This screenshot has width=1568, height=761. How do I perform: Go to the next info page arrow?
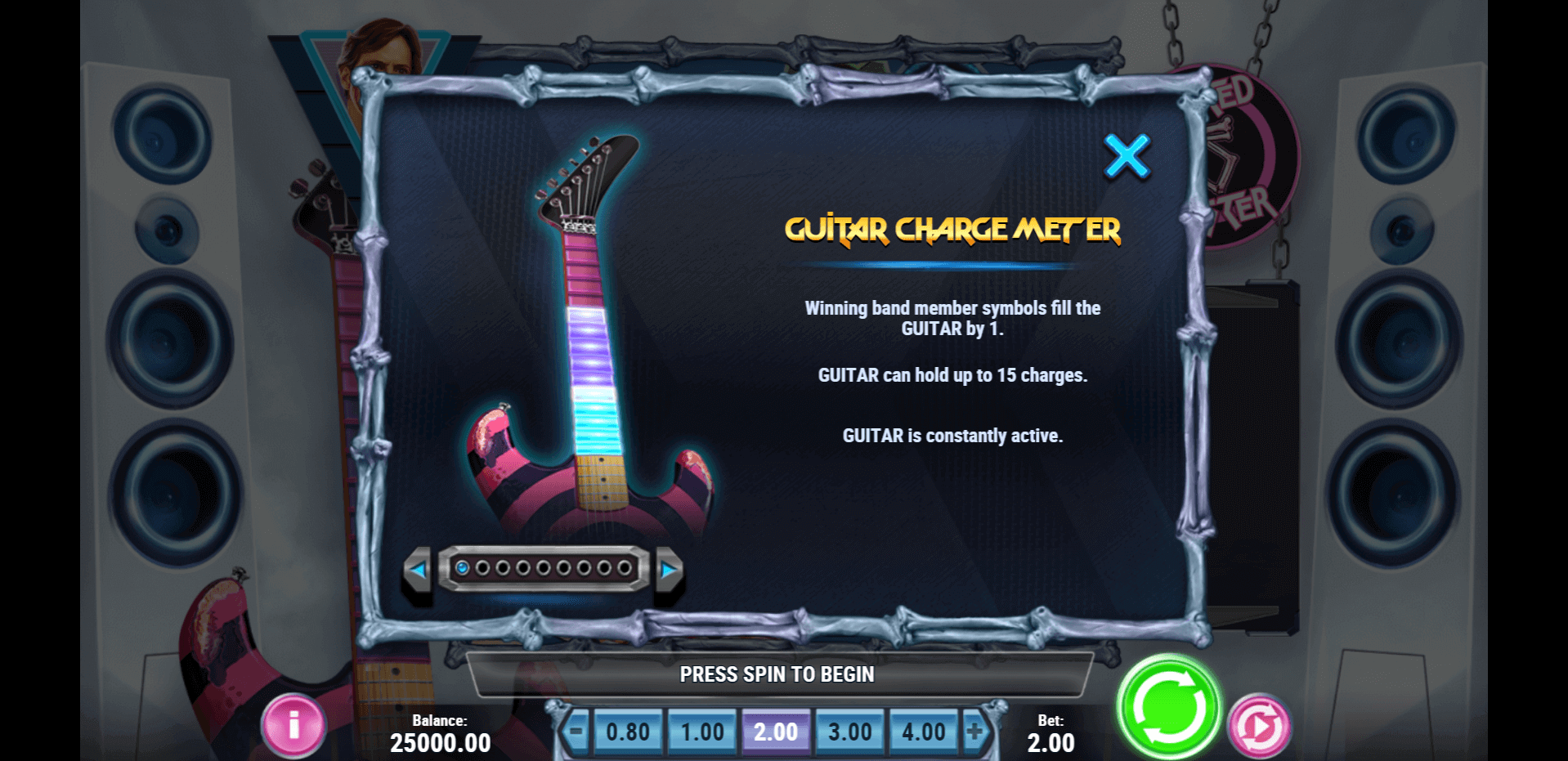[x=669, y=569]
